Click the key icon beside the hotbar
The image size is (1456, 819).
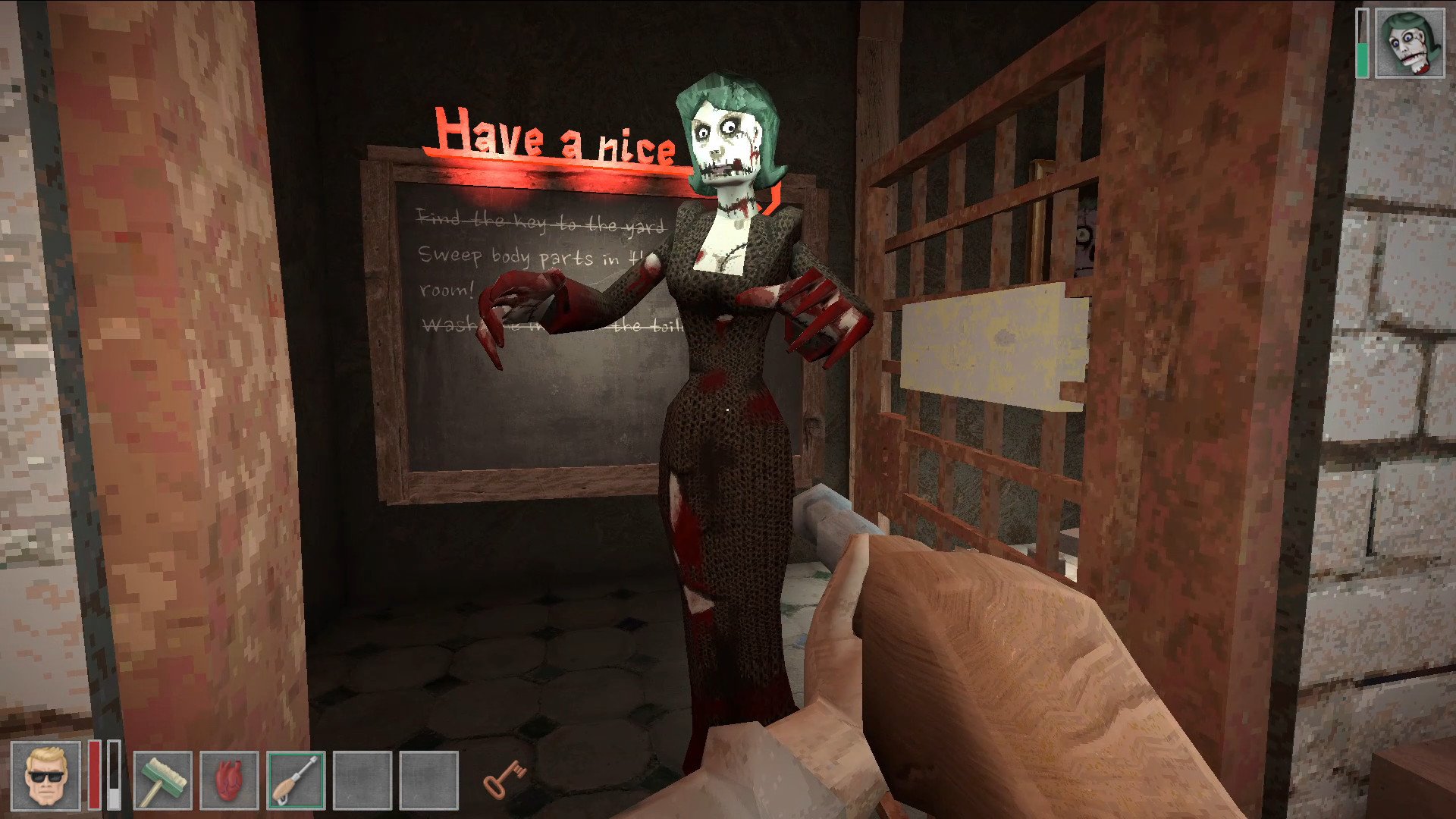pyautogui.click(x=504, y=779)
